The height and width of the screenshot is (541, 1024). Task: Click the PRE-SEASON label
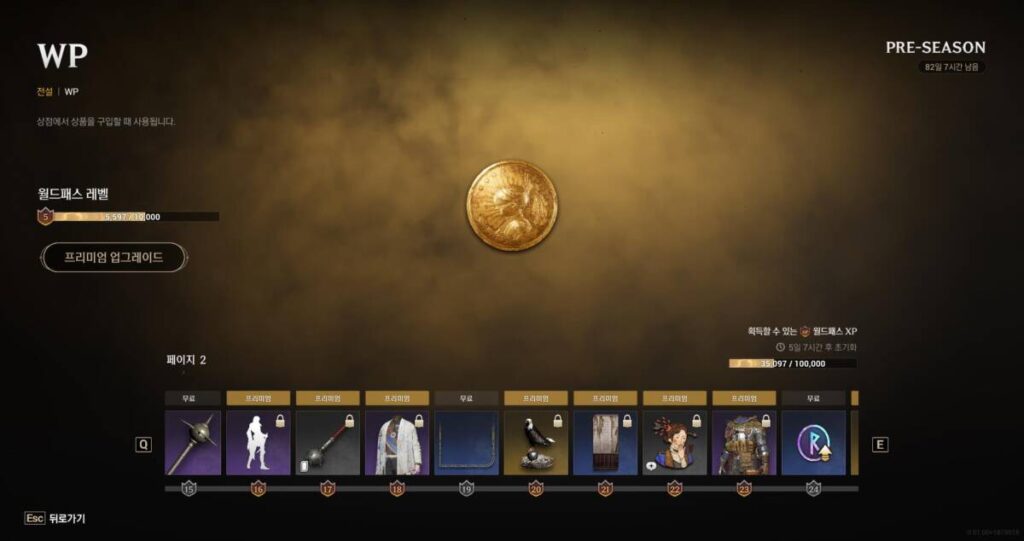tap(935, 47)
